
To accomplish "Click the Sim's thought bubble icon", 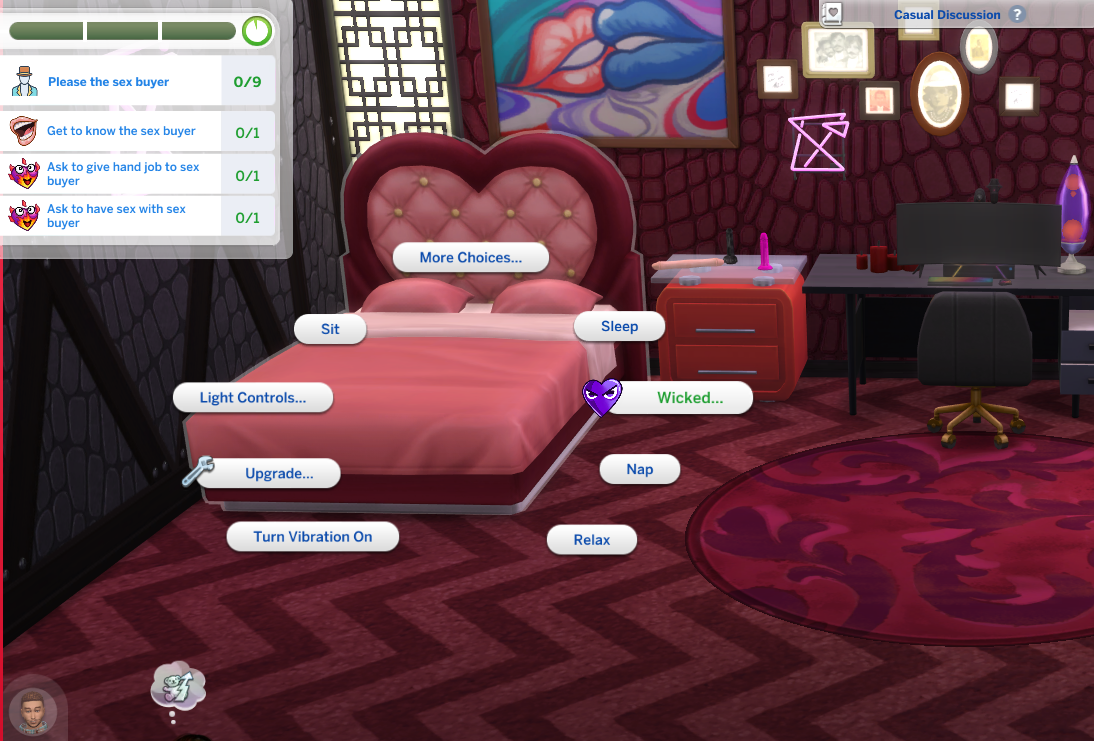I will tap(178, 687).
